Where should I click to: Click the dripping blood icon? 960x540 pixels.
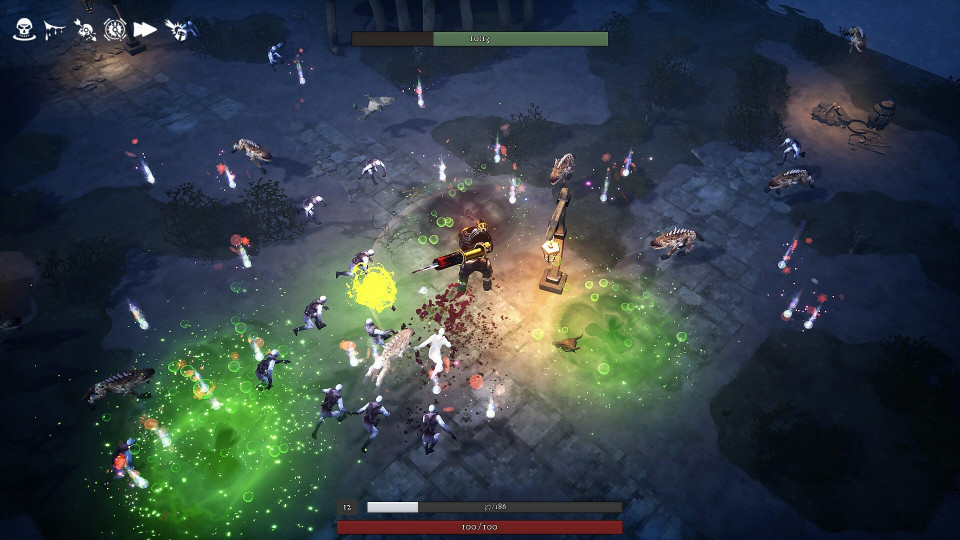point(55,29)
